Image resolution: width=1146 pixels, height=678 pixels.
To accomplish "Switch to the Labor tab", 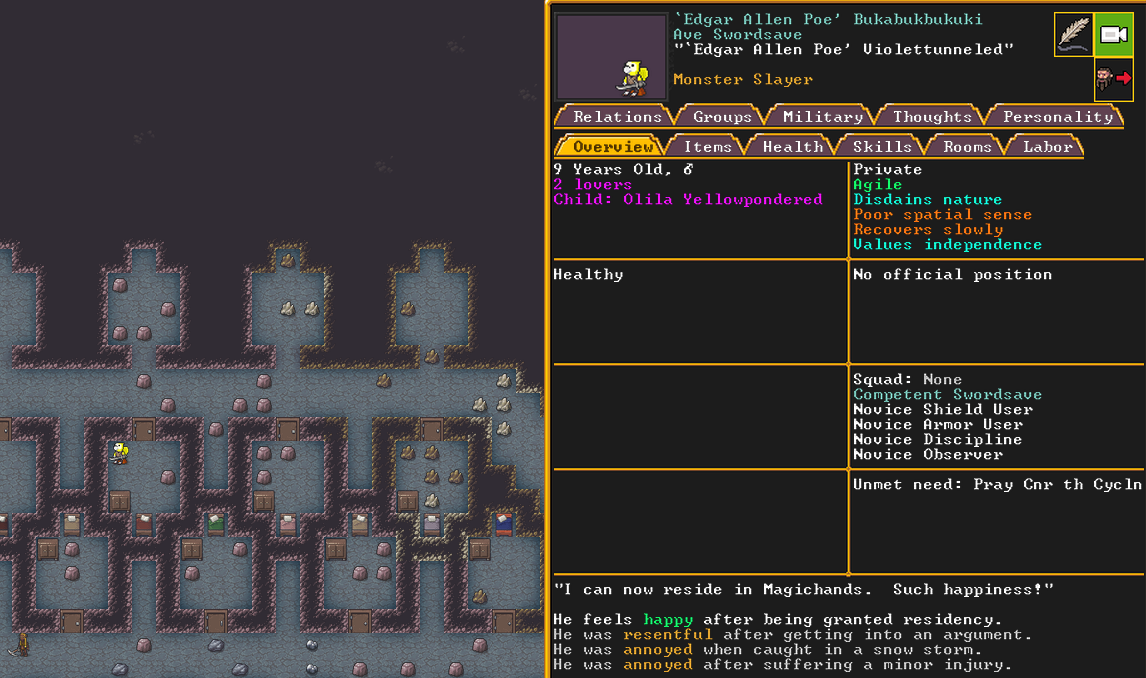I will tap(1047, 147).
